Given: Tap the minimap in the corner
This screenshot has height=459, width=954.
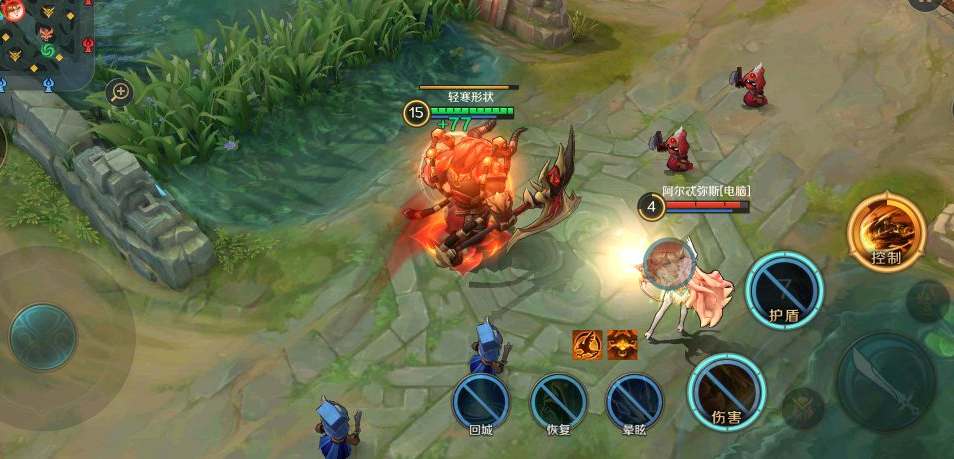Looking at the screenshot, I should coord(45,43).
